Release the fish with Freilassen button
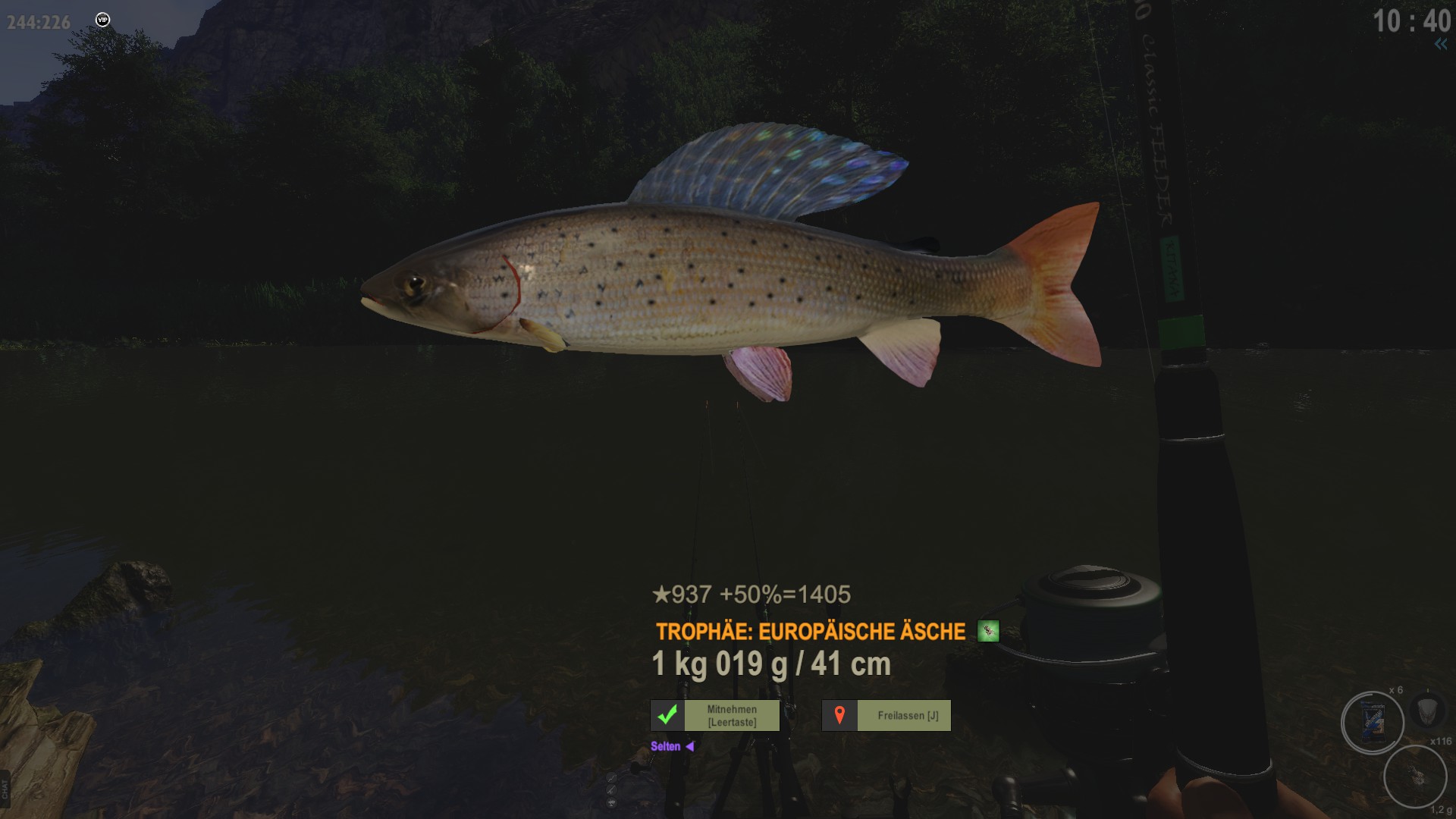Screen dimensions: 1456x819 coord(886,715)
